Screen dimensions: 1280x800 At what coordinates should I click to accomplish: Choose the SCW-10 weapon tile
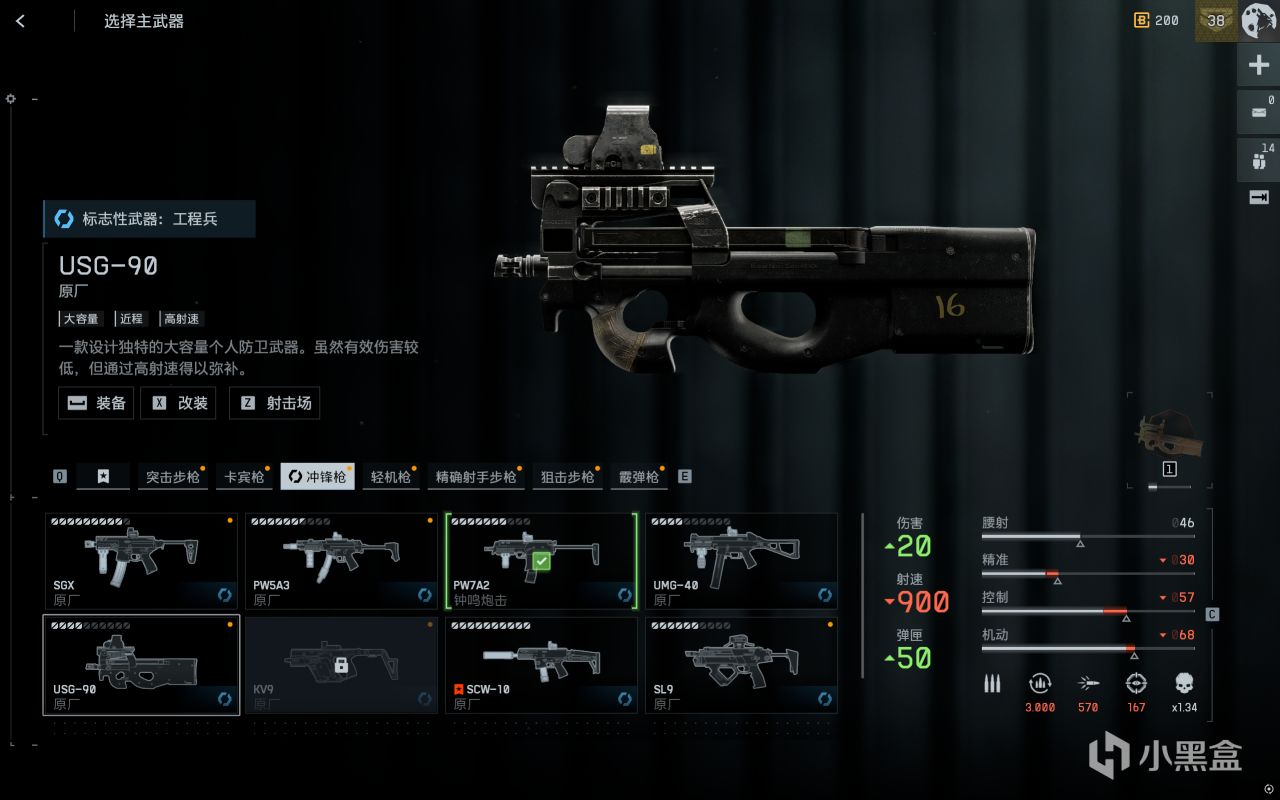(541, 665)
